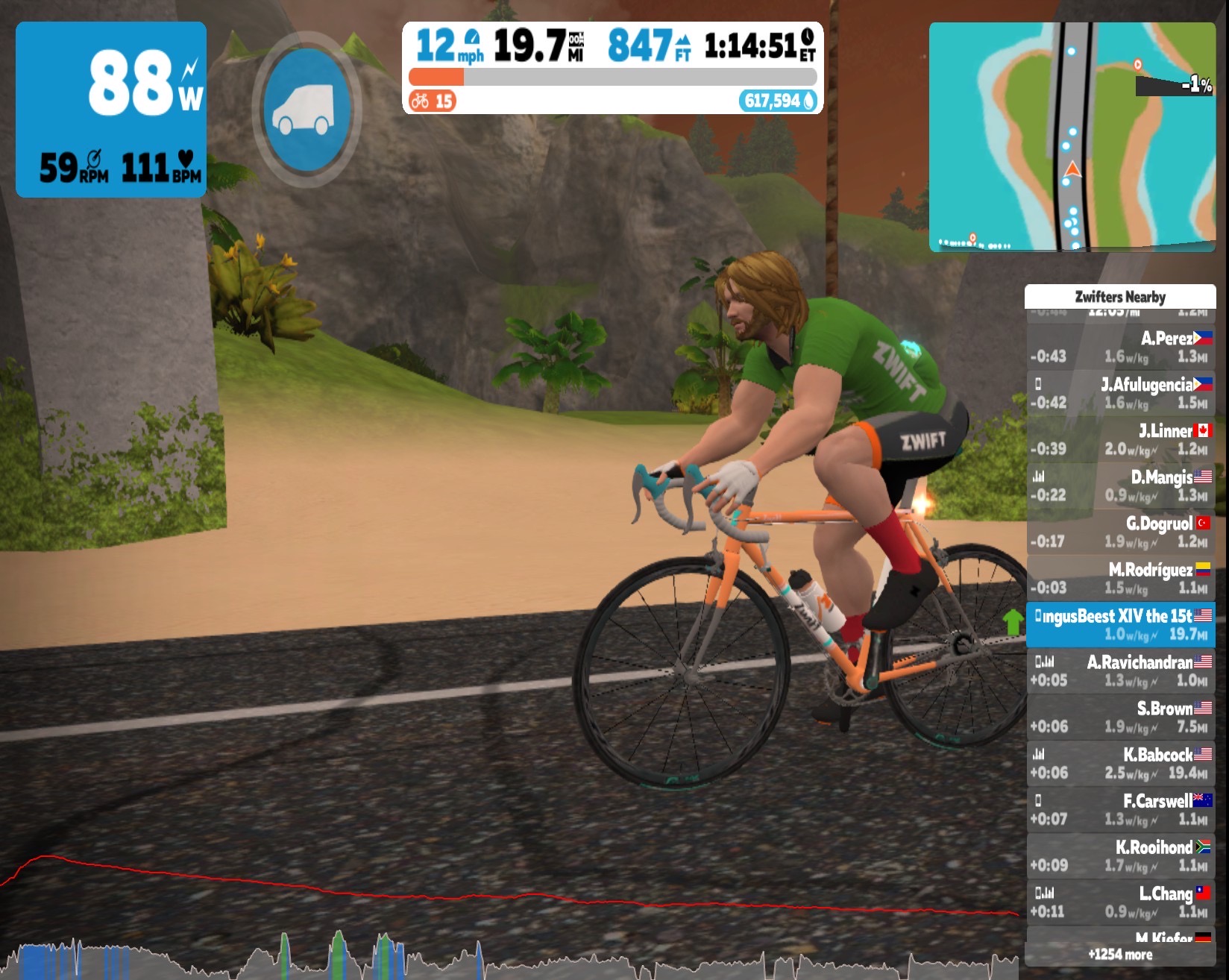Expand the "+1254 more" riders entry
This screenshot has height=980, width=1229.
[1120, 955]
